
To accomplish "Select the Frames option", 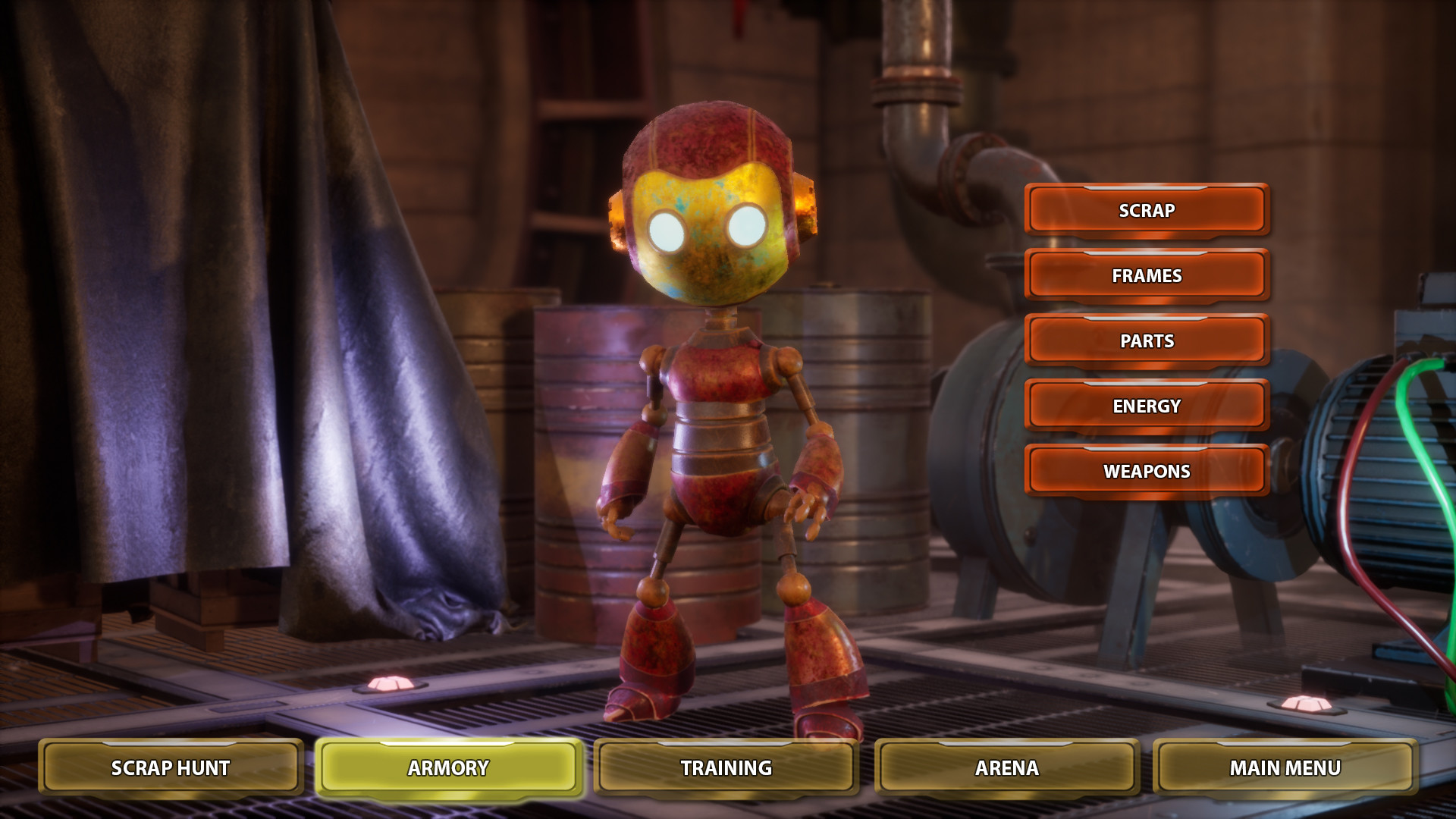I will point(1147,276).
